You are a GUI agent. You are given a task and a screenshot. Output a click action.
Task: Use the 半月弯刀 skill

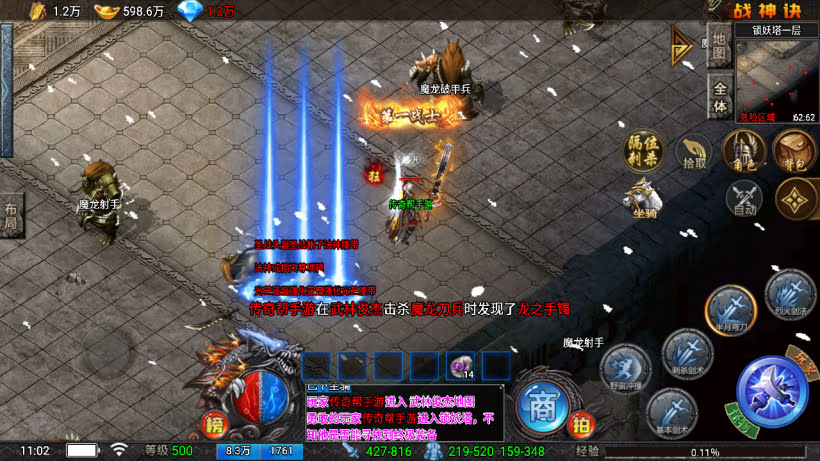click(729, 308)
